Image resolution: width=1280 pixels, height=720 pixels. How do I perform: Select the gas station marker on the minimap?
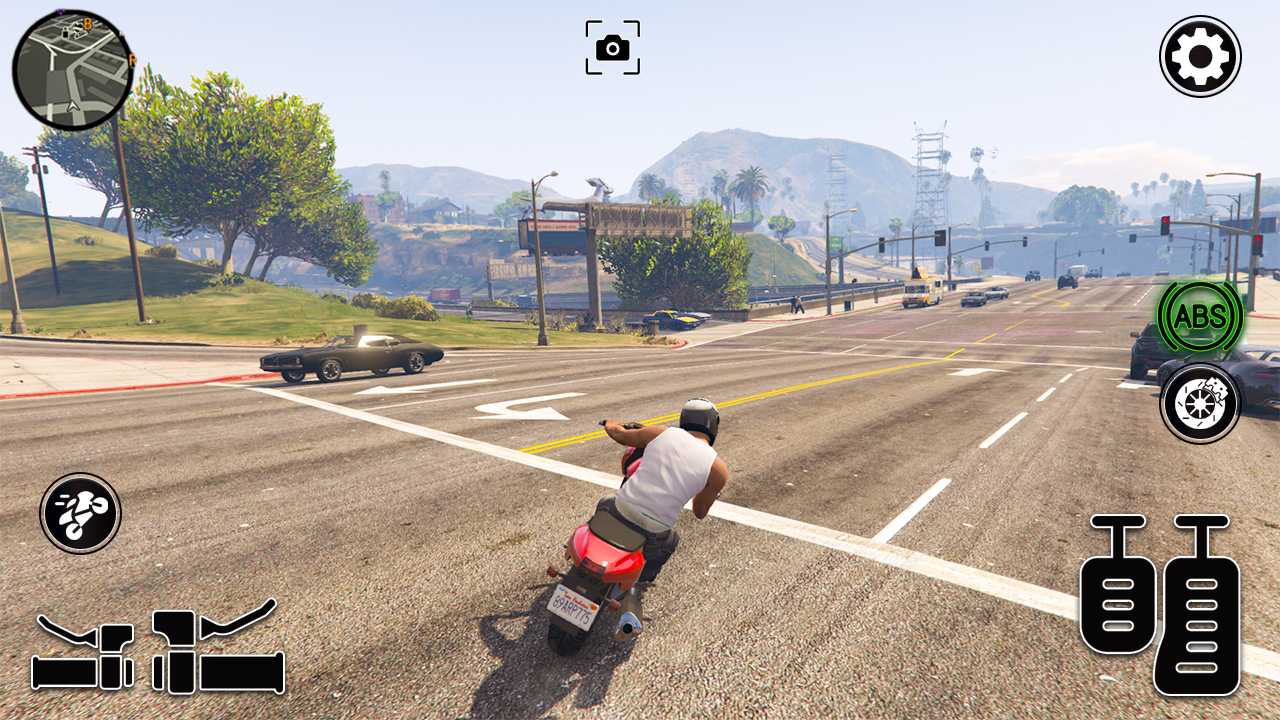65,34
